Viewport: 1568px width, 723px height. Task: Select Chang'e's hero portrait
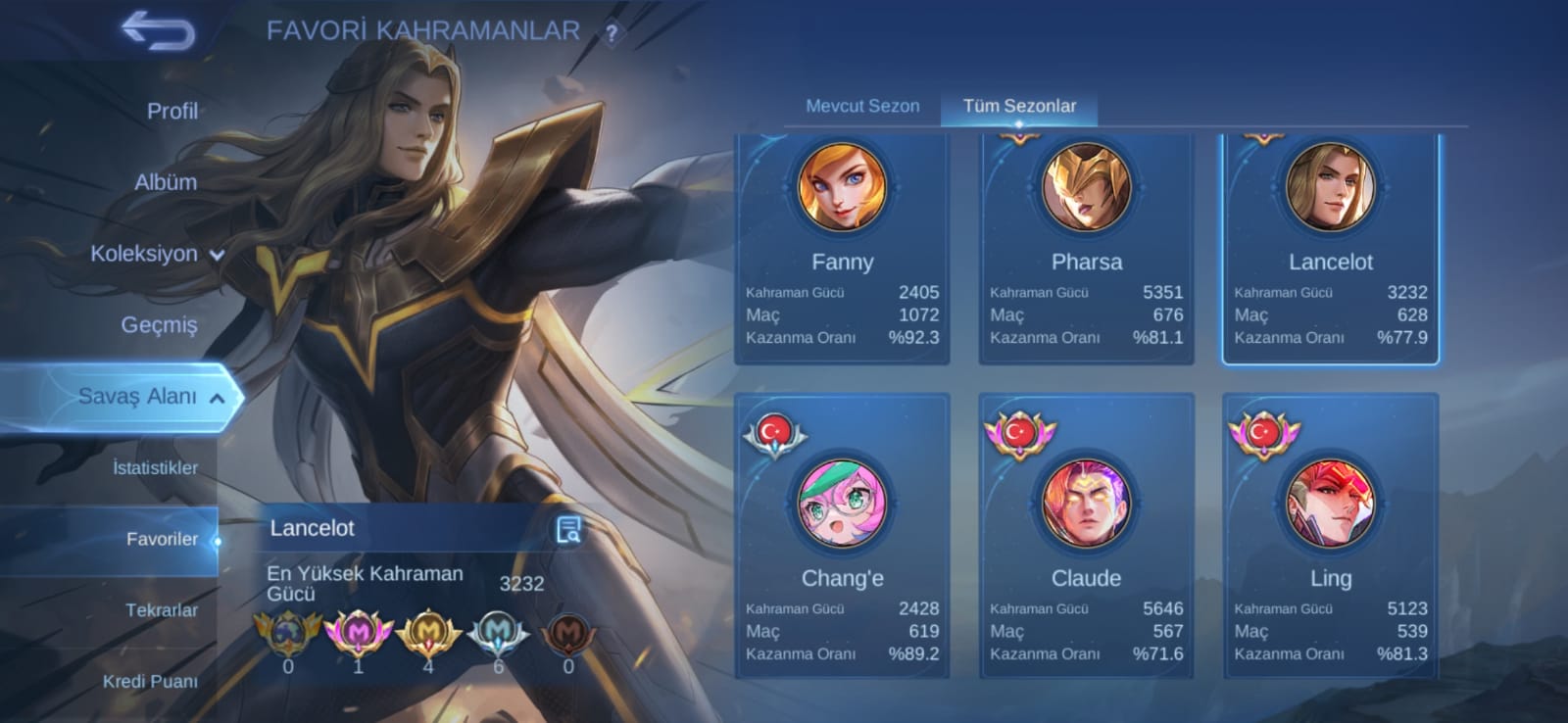point(844,504)
